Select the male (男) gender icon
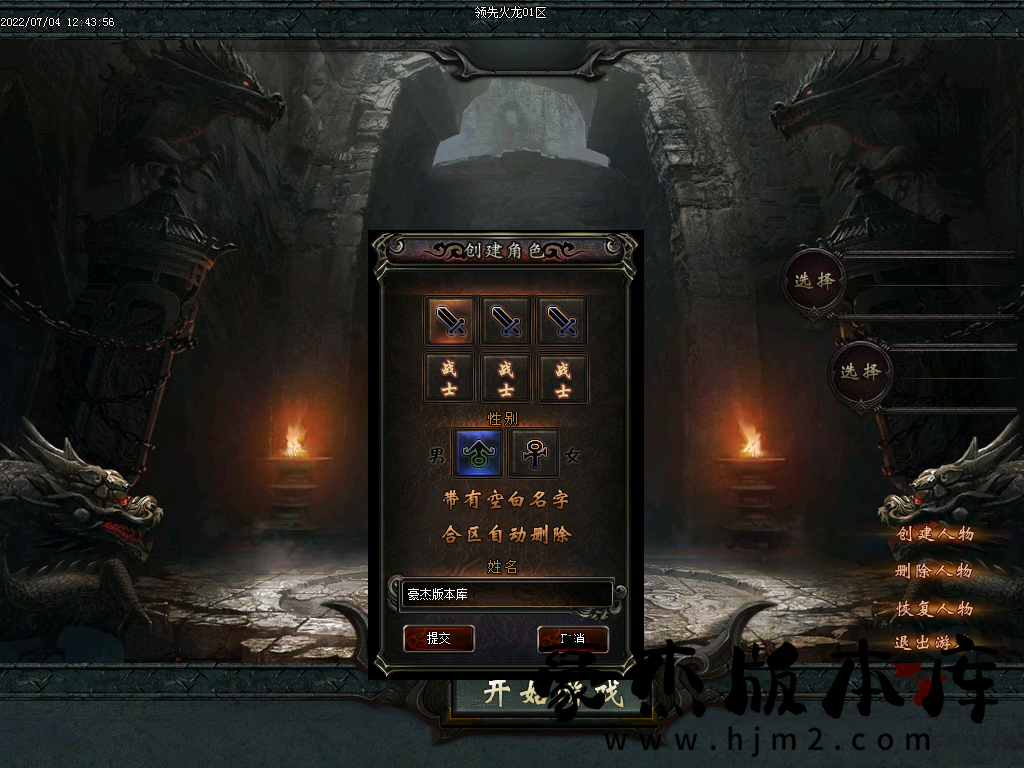The image size is (1024, 768). pos(478,454)
